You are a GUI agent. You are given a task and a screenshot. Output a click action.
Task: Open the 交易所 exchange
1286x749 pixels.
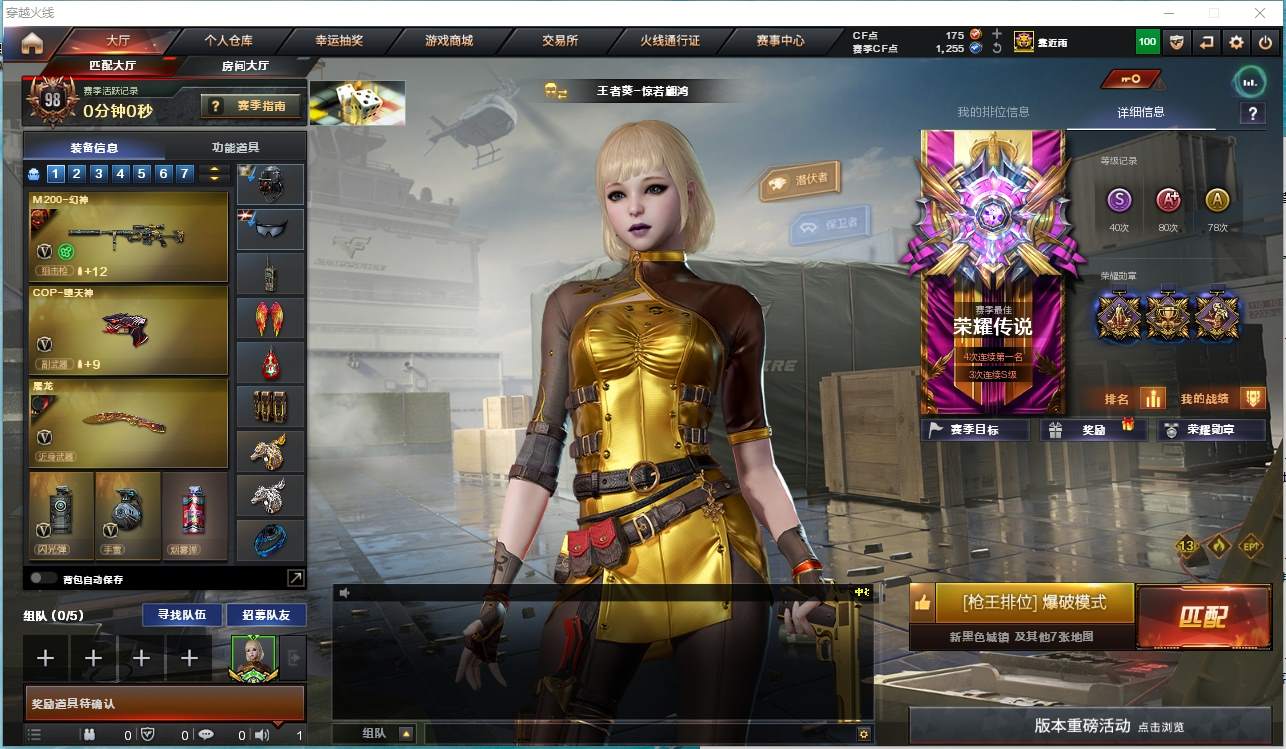tap(560, 41)
